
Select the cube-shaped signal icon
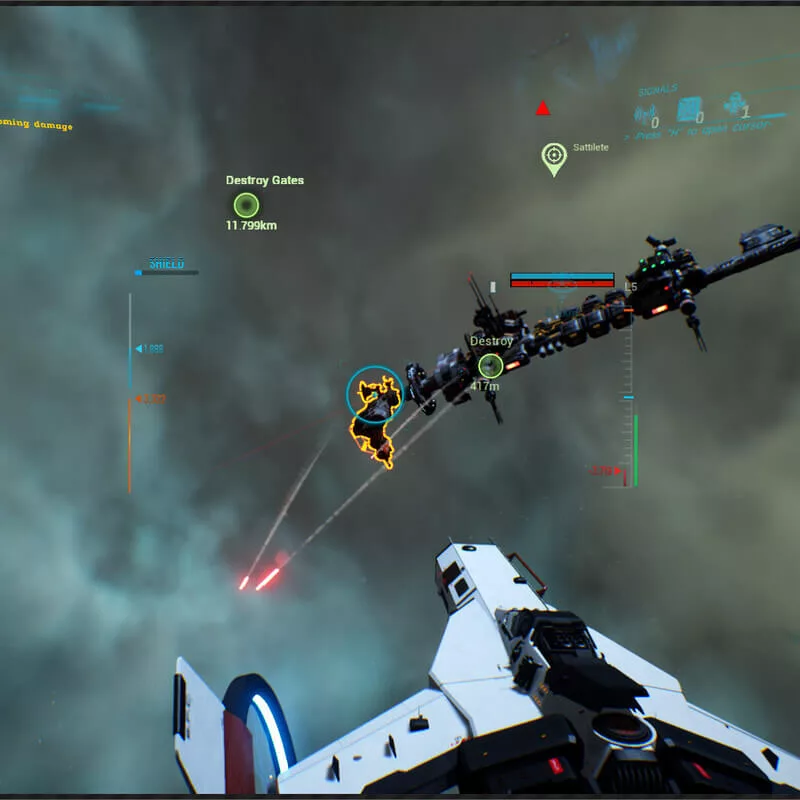pos(690,109)
